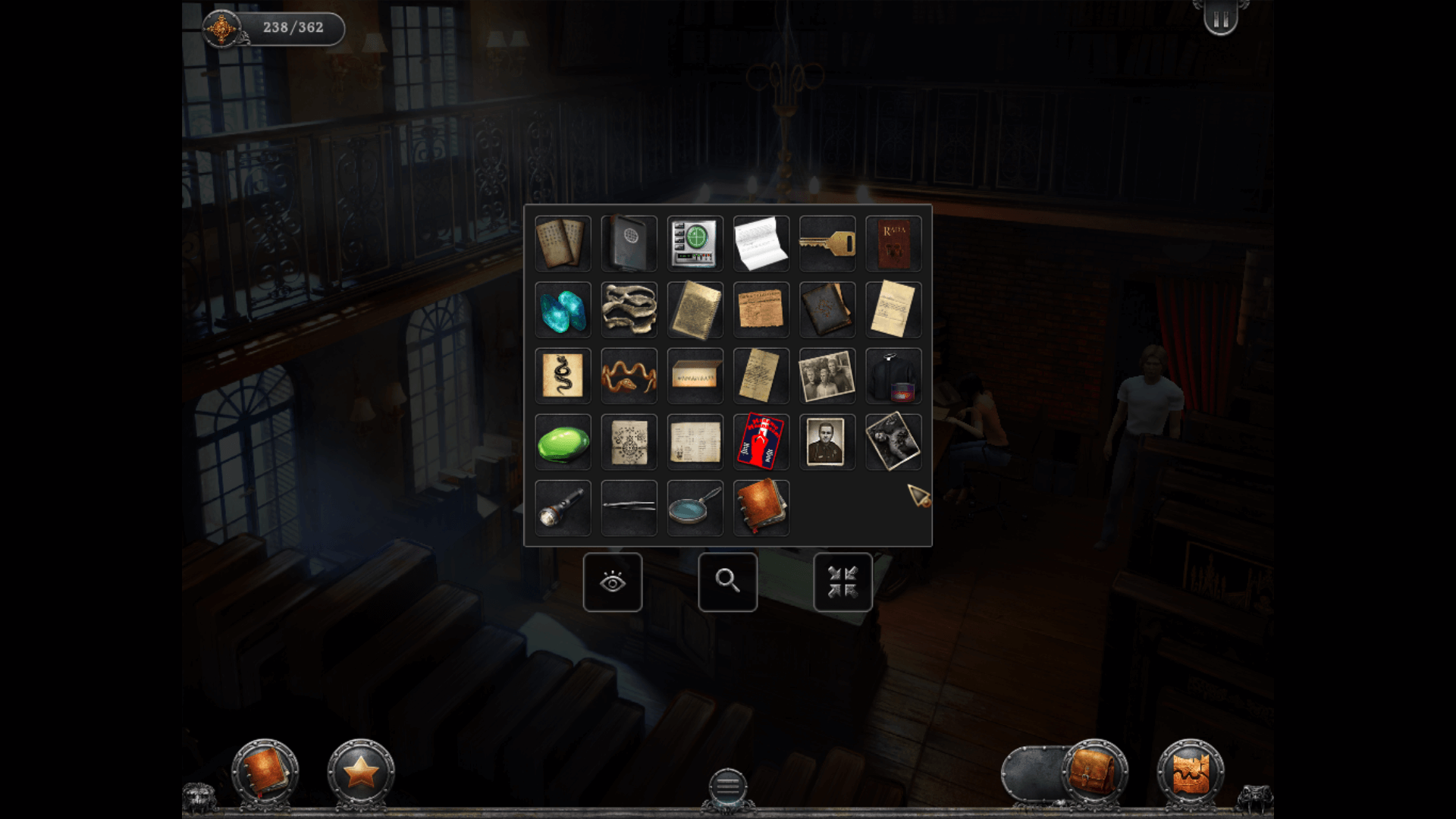1456x819 pixels.
Task: Pause the game with the top-right button
Action: click(x=1220, y=19)
